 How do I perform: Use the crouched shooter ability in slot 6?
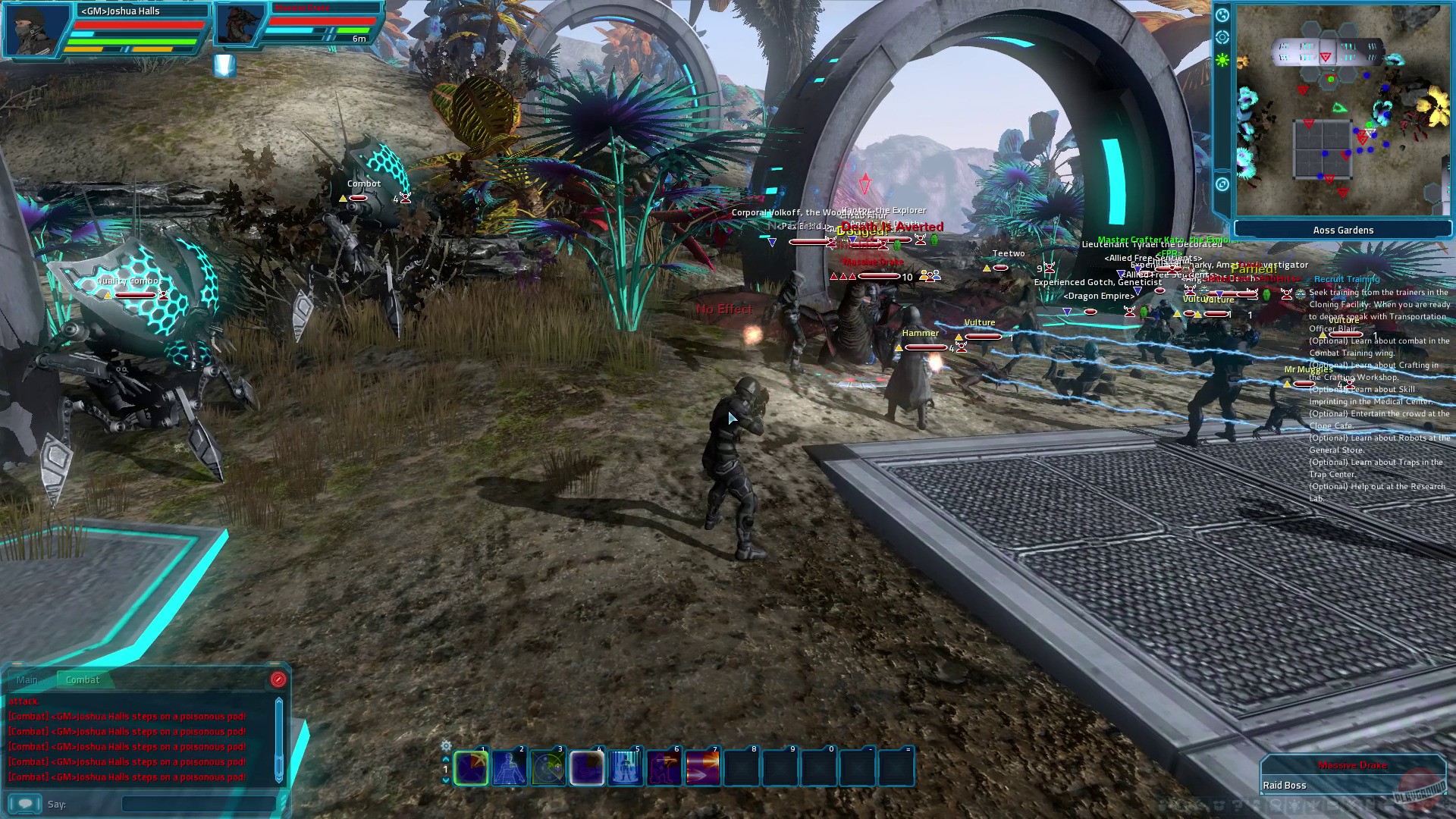click(664, 767)
